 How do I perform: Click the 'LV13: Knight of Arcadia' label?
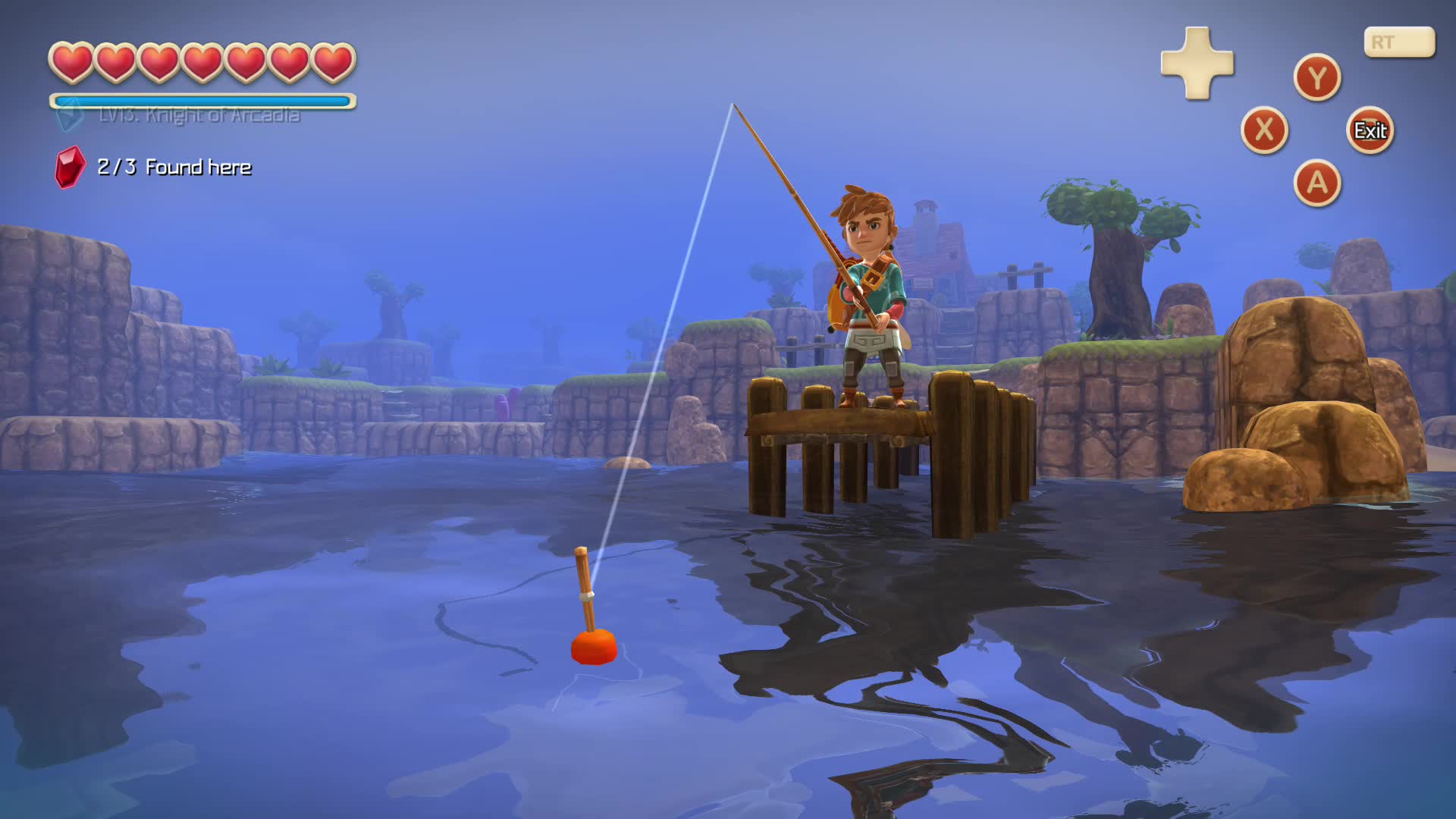(199, 115)
